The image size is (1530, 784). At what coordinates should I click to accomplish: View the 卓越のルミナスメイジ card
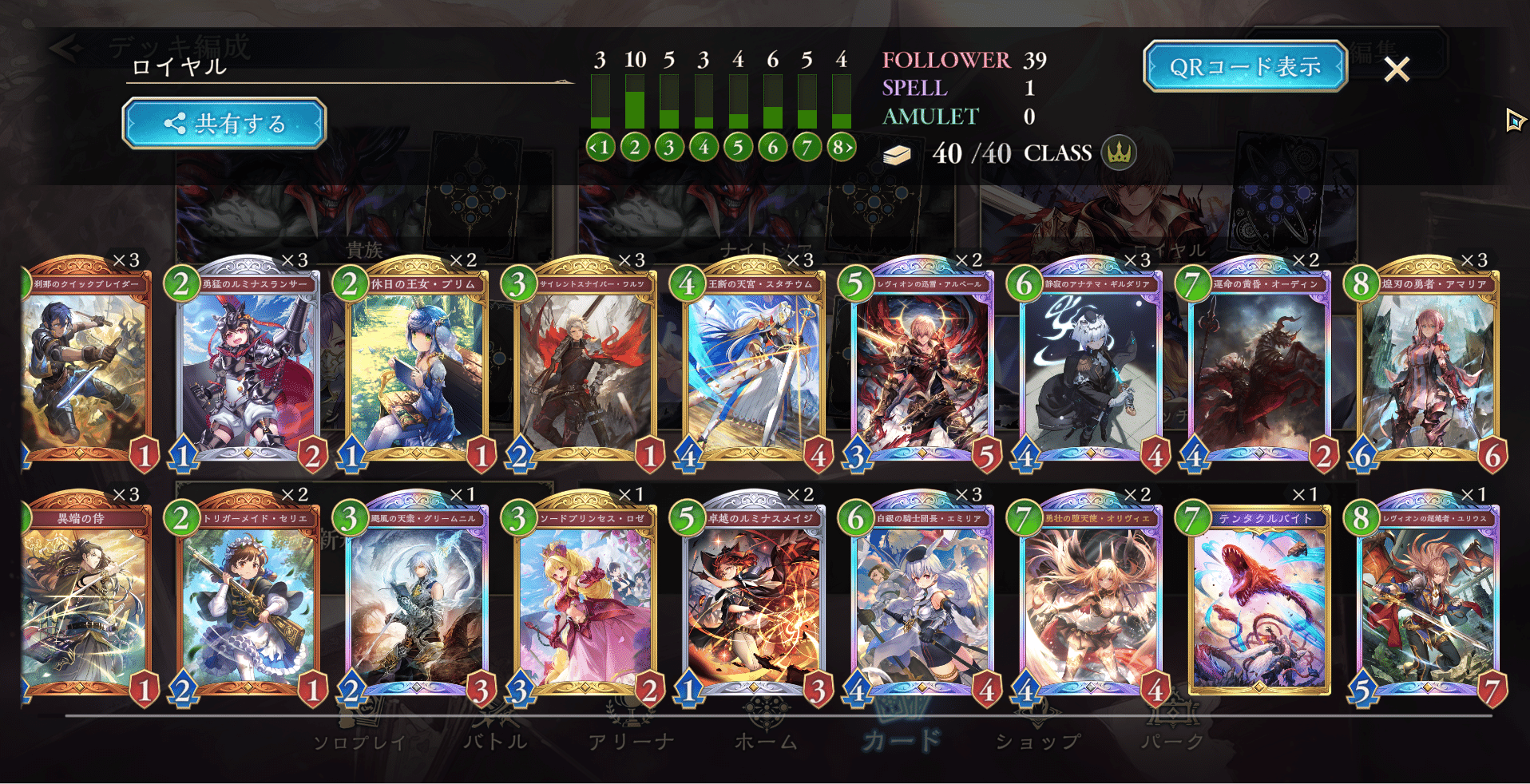pos(755,603)
